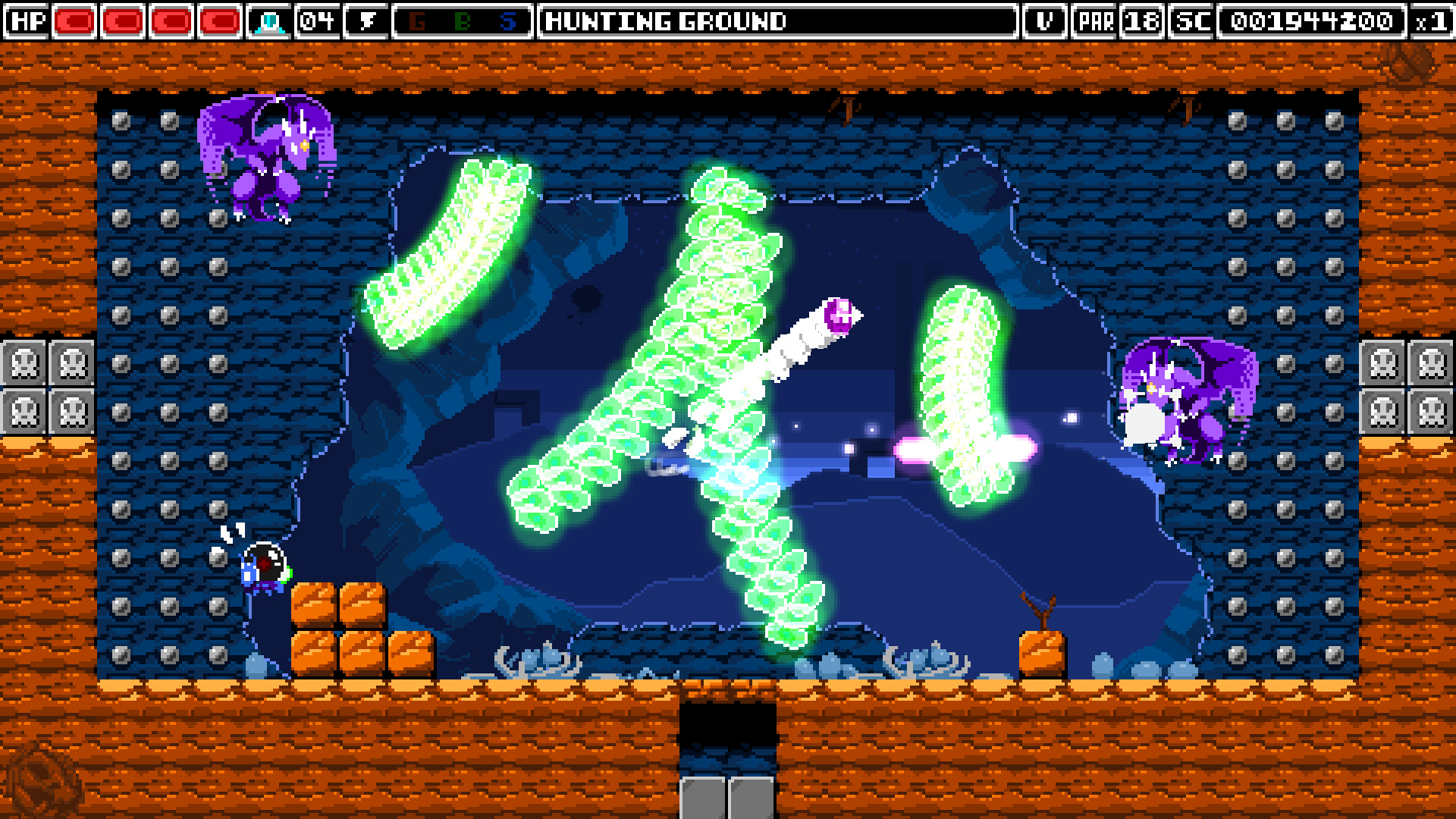Select the Hunting Ground level name panel
Viewport: 1456px width, 819px height.
pyautogui.click(x=777, y=20)
